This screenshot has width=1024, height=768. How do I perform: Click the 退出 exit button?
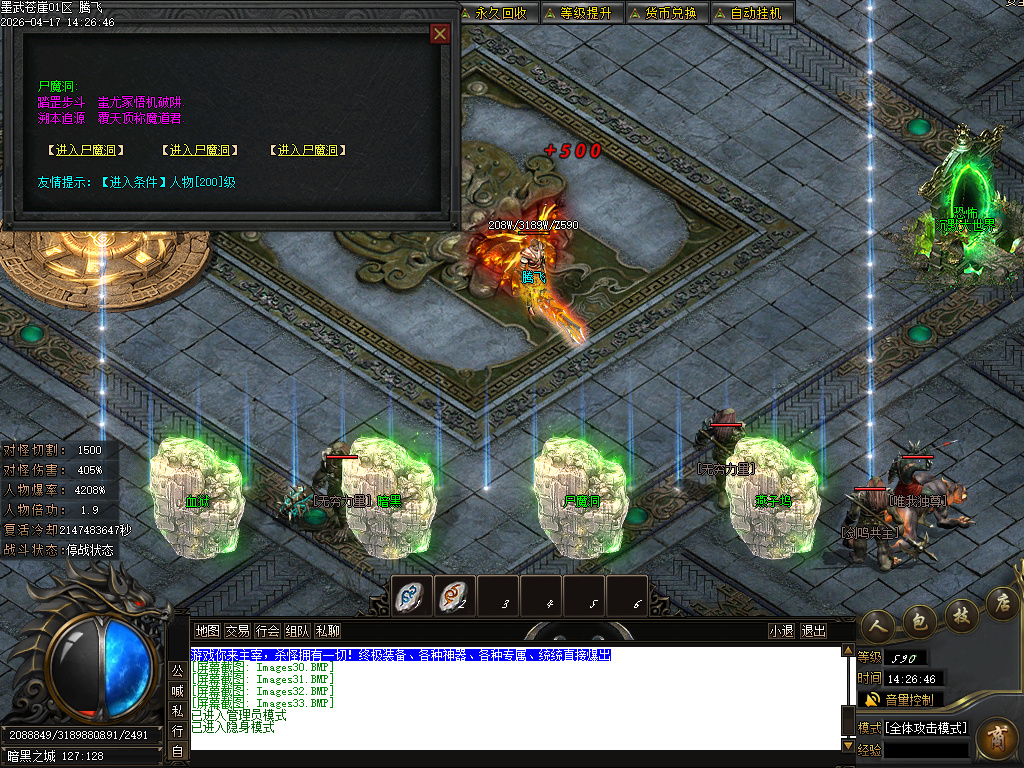click(814, 631)
